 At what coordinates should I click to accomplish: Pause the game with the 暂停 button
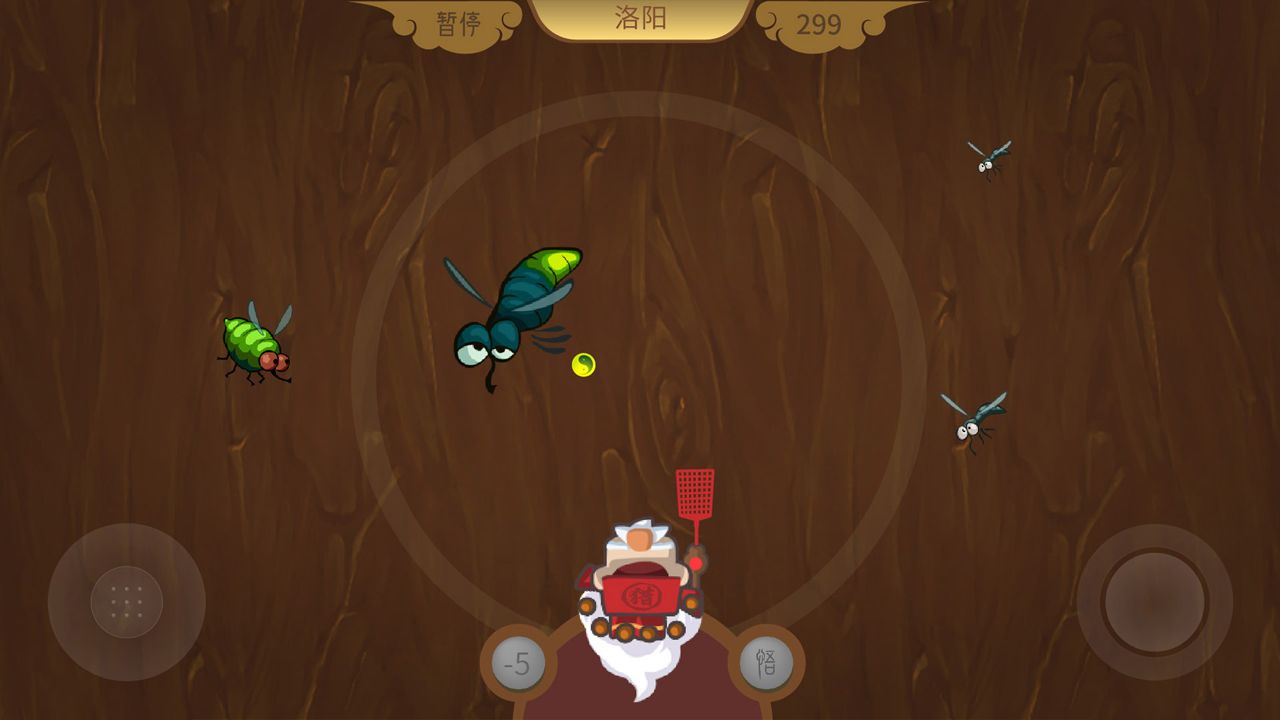[x=459, y=23]
